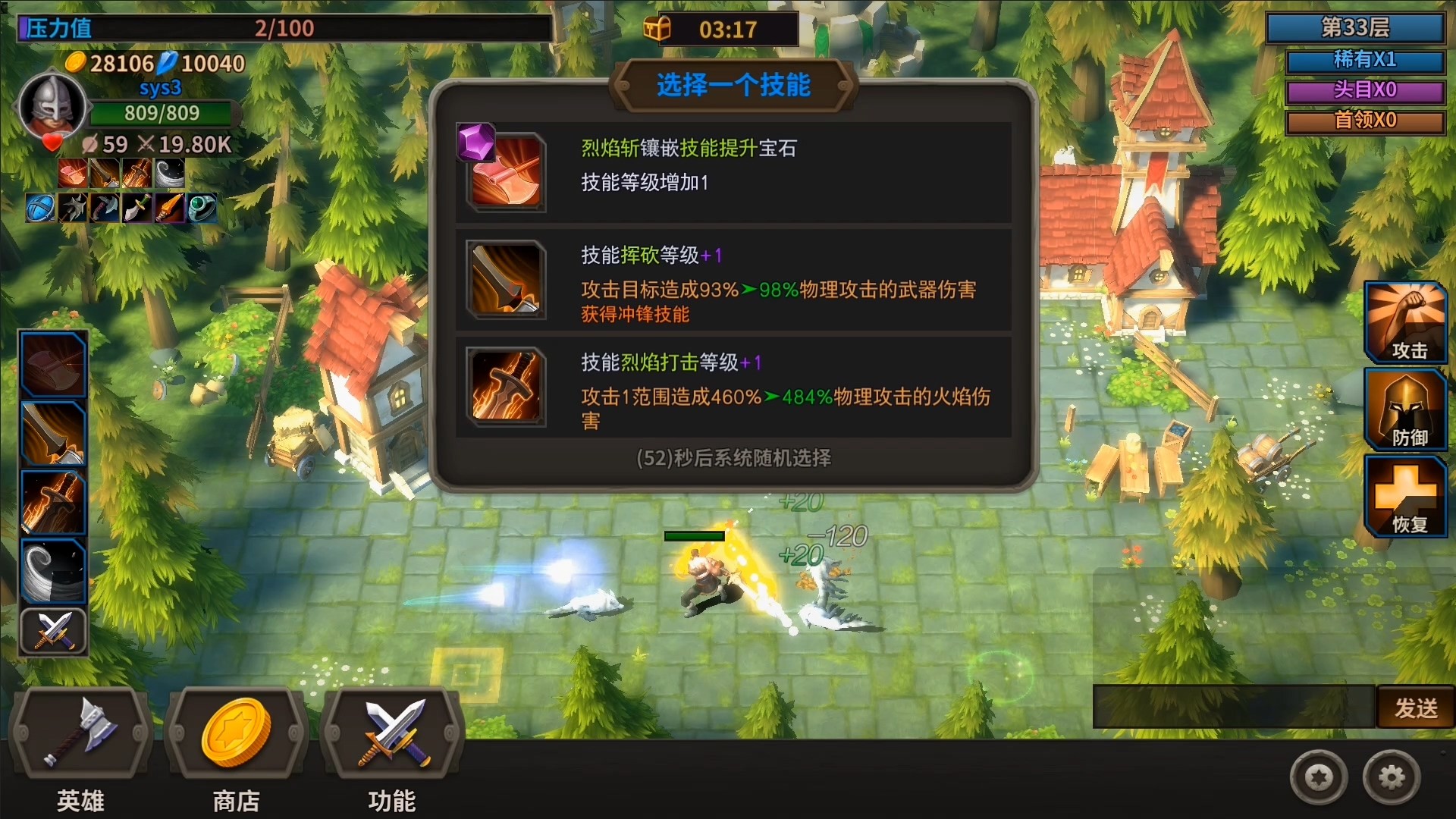The height and width of the screenshot is (819, 1456).
Task: Tap the 稀有X1 rarity counter
Action: tap(1365, 61)
